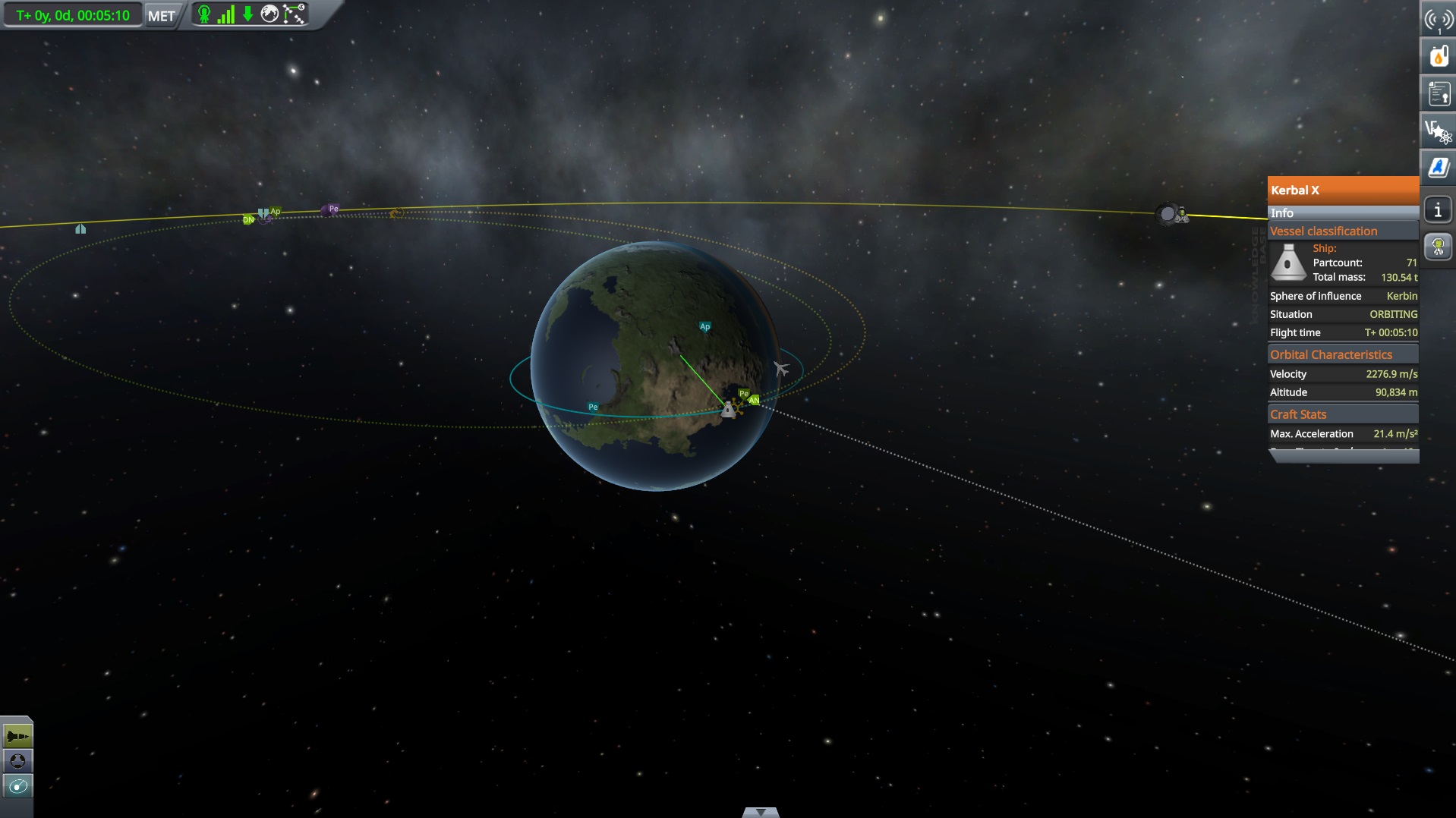Open the resources fuel icon in the right sidebar
This screenshot has width=1456, height=818.
(x=1439, y=55)
